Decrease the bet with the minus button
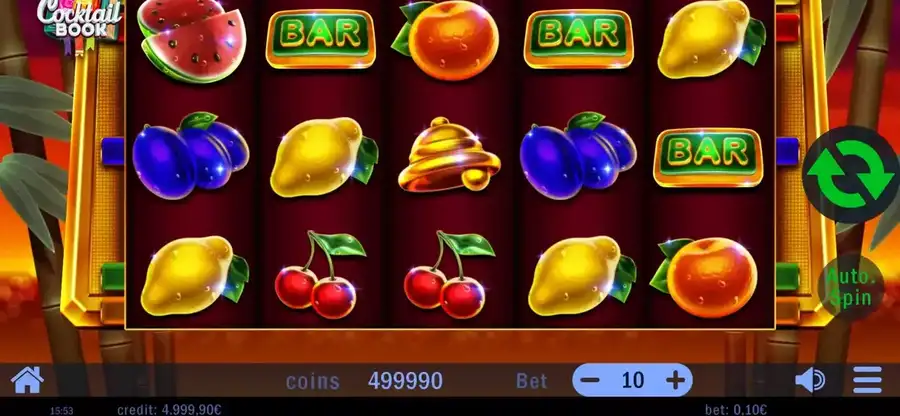Image resolution: width=900 pixels, height=416 pixels. 591,380
